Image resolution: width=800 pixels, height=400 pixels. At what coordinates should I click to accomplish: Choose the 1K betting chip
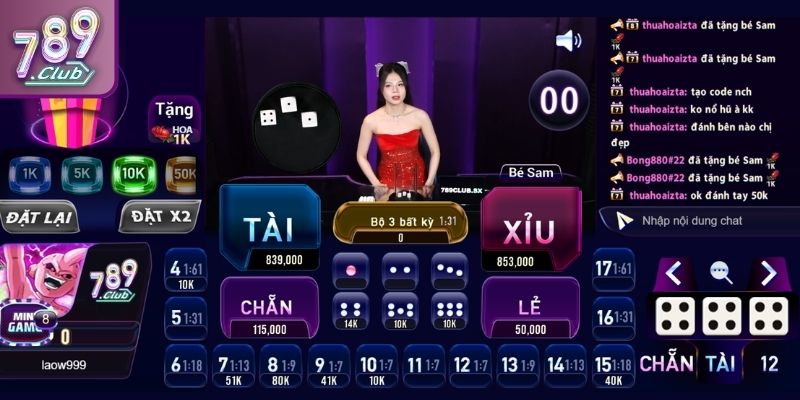point(28,174)
